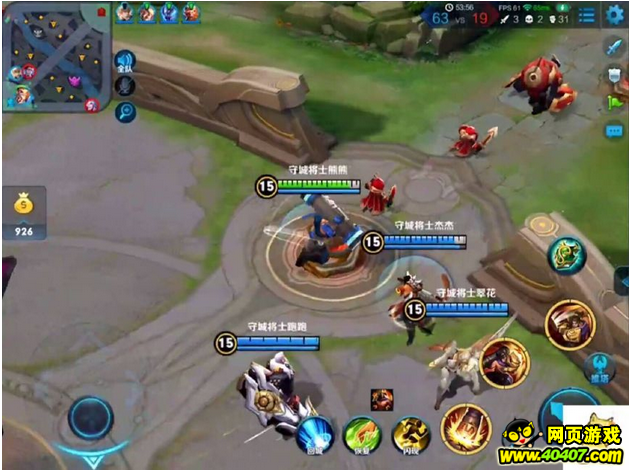This screenshot has height=471, width=630.
Task: Tap the blue tower-target button
Action: (600, 367)
